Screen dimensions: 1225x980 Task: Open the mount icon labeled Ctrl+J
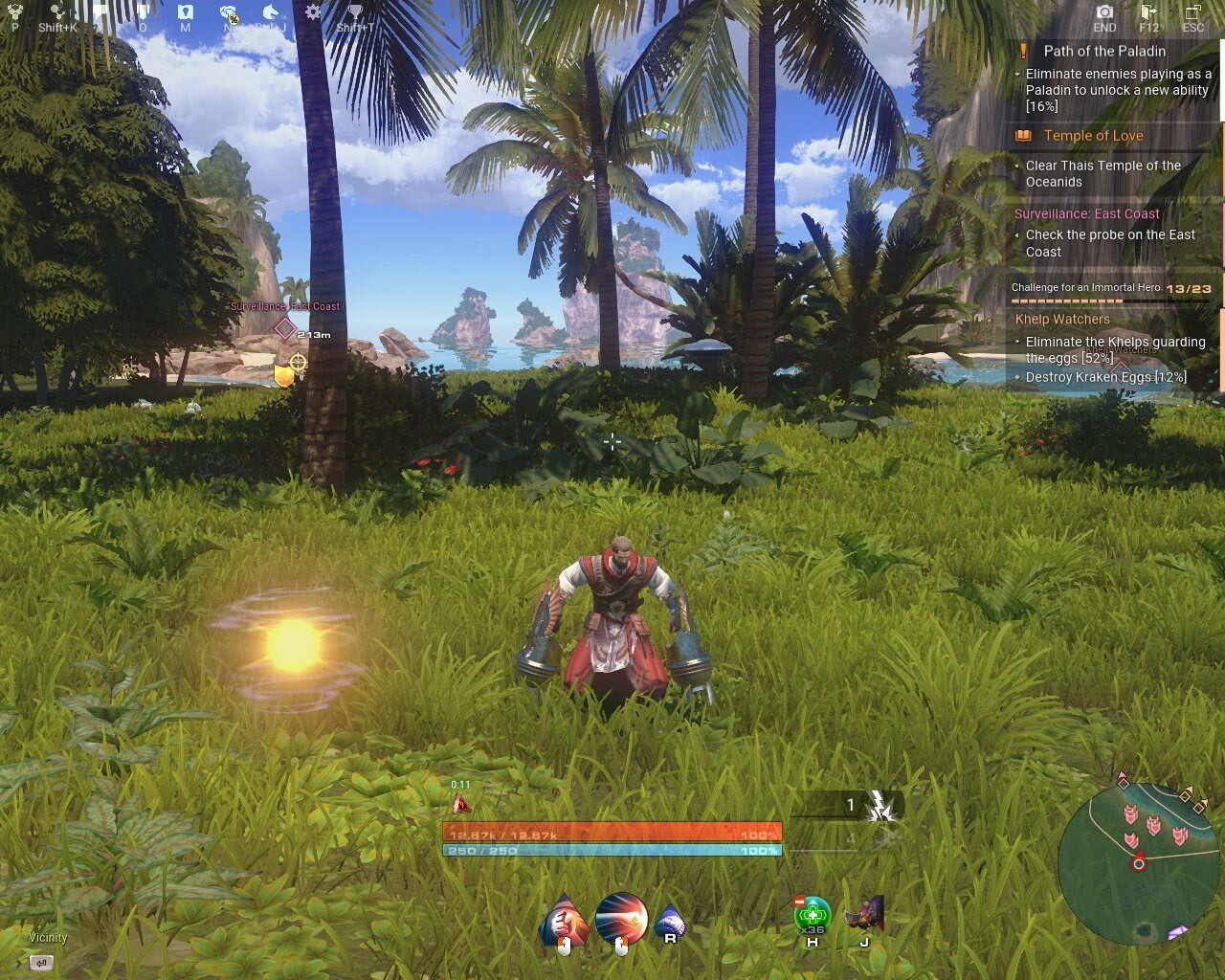tap(271, 11)
